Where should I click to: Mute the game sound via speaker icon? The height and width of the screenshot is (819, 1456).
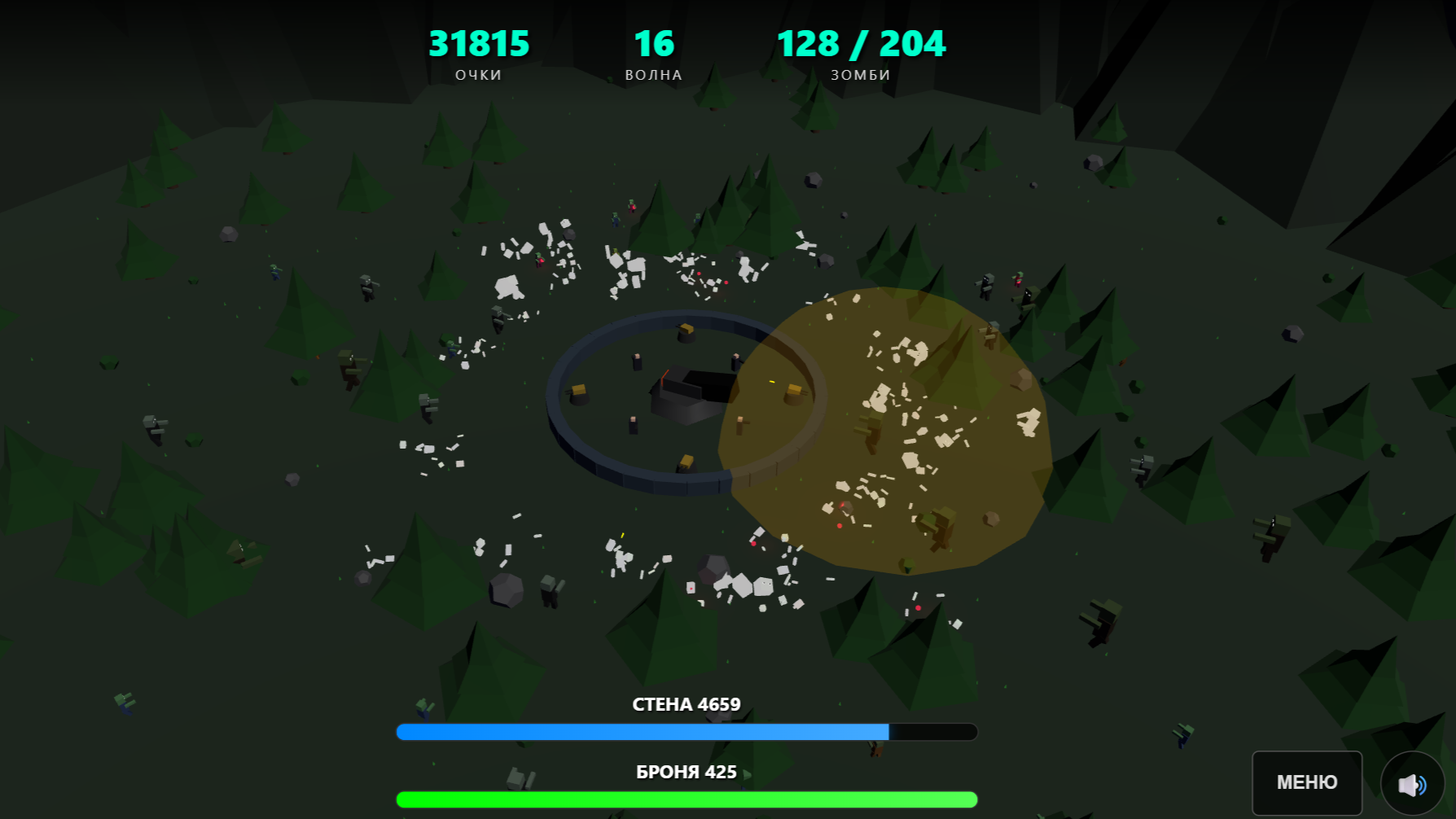tap(1410, 783)
